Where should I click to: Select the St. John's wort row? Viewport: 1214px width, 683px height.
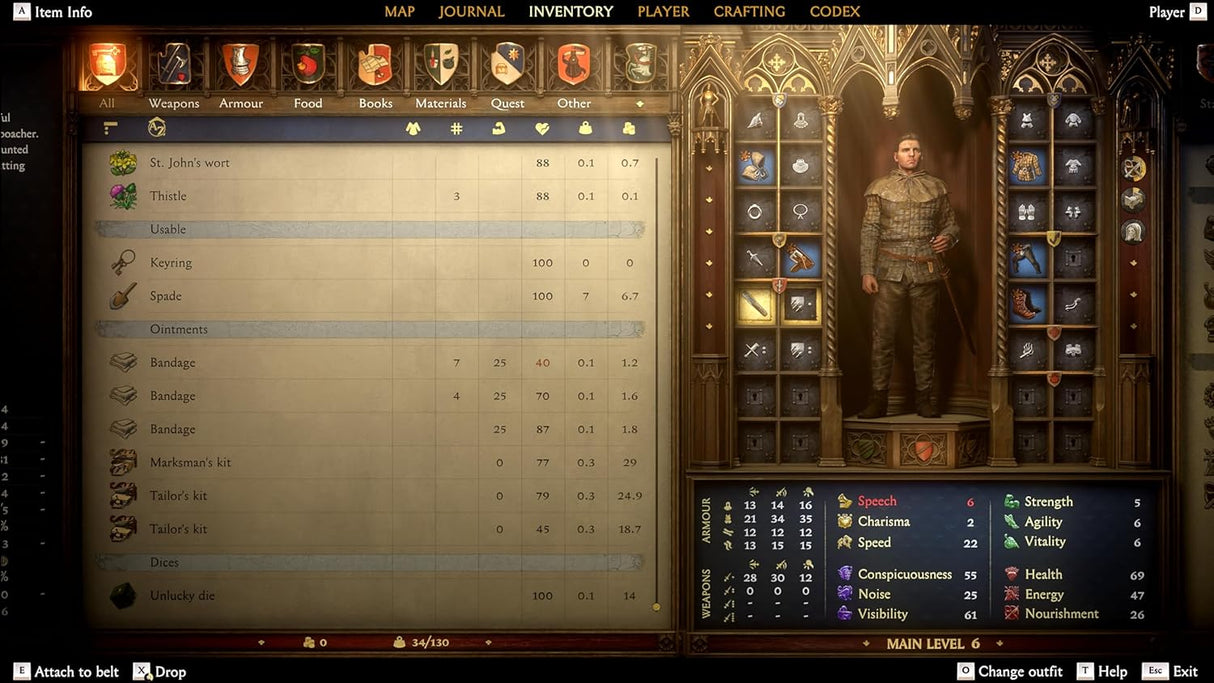(x=190, y=163)
